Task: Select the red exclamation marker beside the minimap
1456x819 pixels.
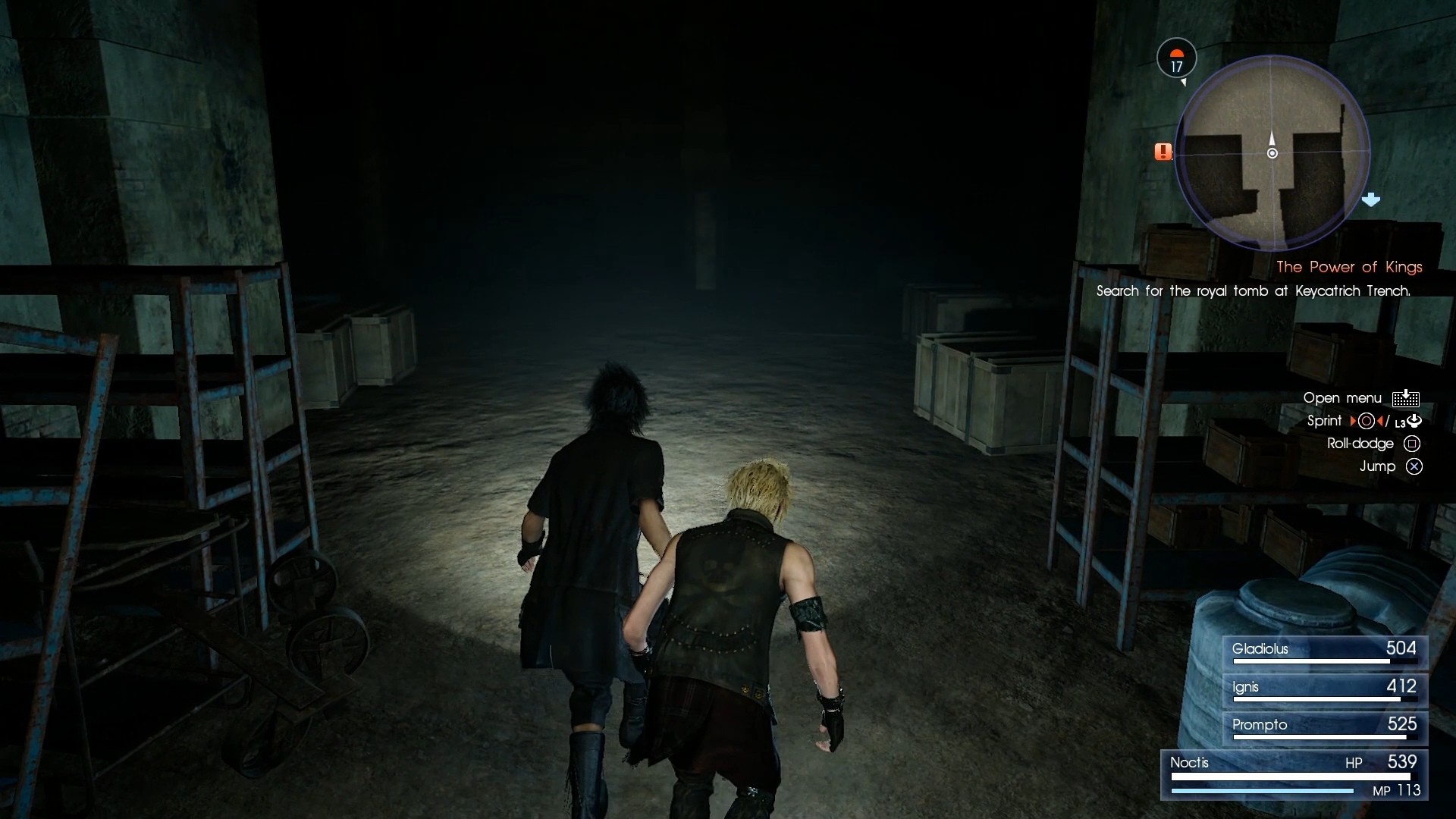Action: tap(1163, 152)
